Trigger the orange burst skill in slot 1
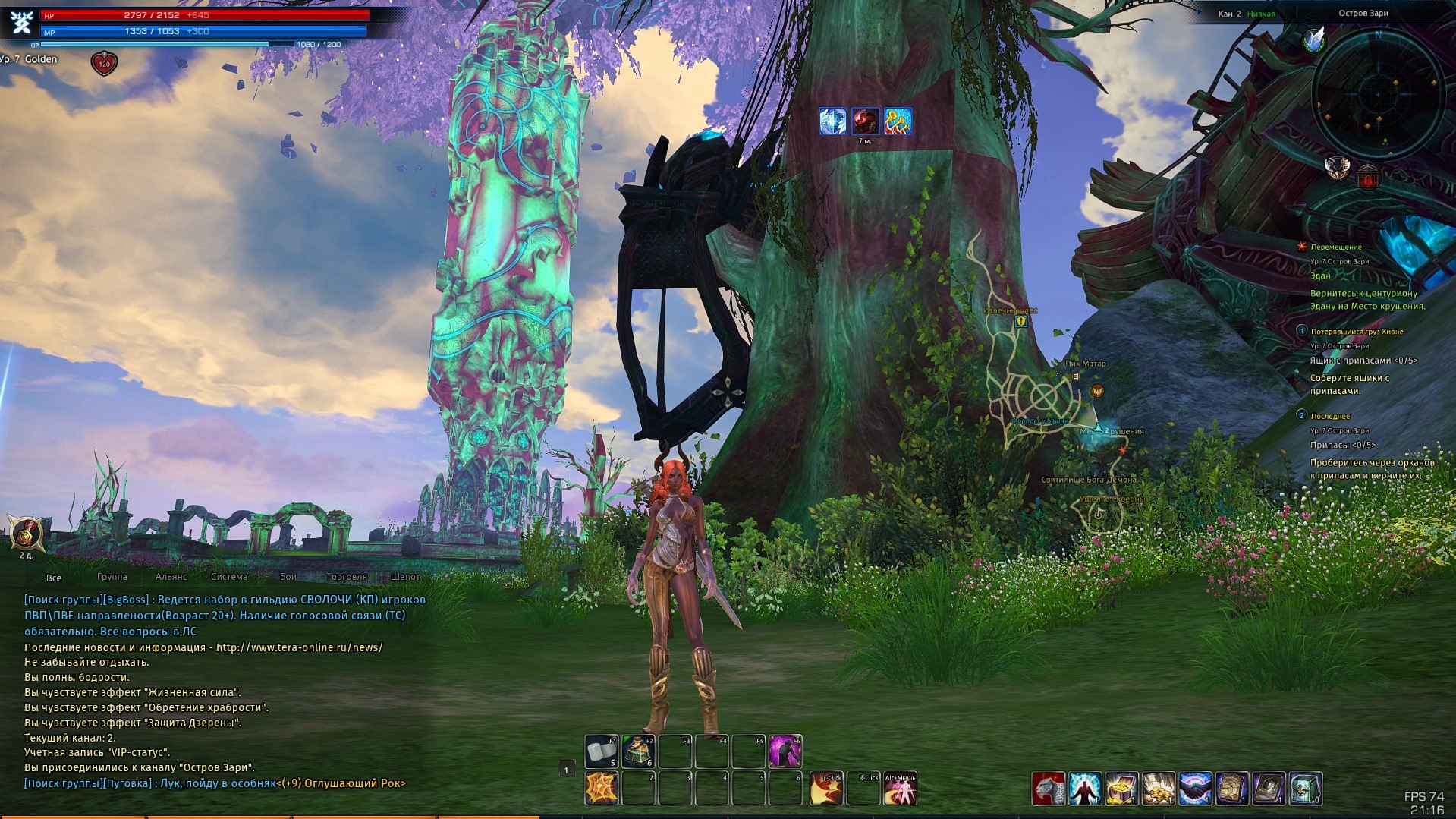This screenshot has height=819, width=1456. click(602, 789)
